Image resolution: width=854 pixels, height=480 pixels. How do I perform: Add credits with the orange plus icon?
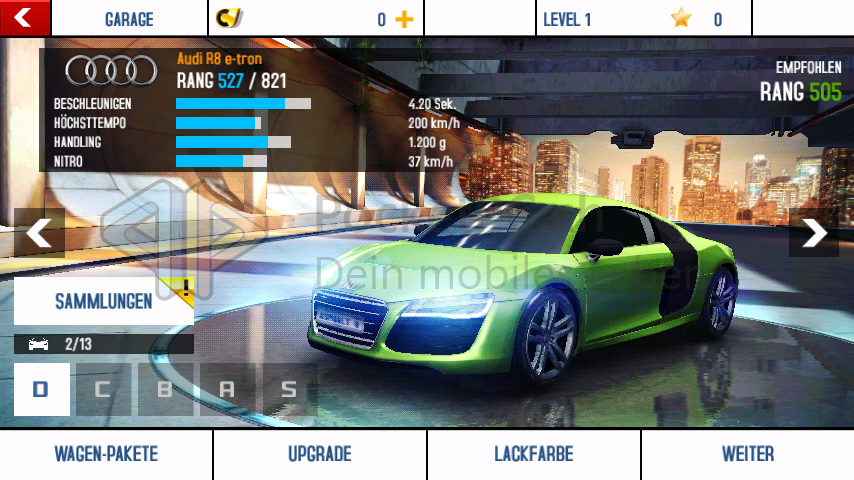(404, 19)
